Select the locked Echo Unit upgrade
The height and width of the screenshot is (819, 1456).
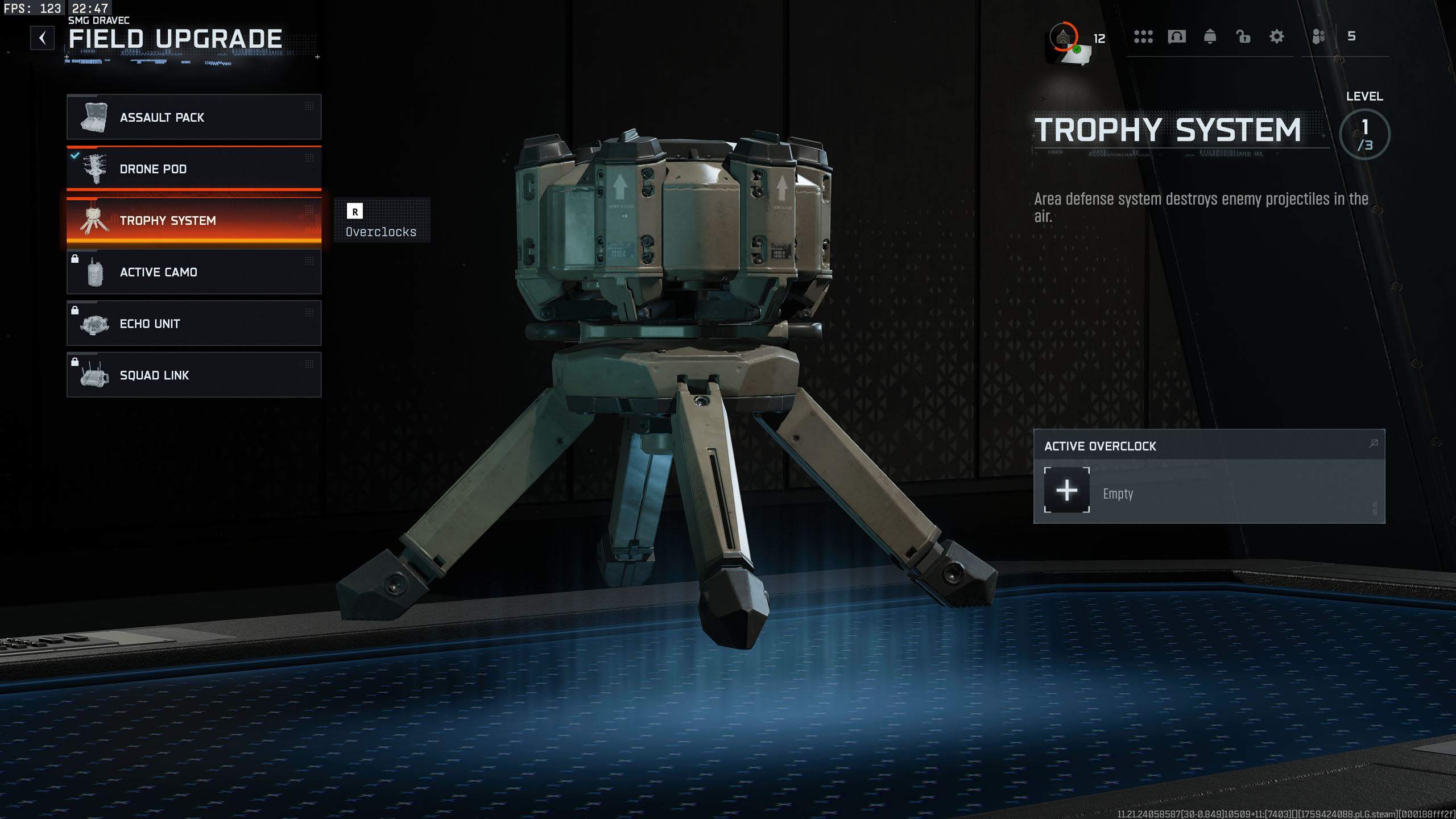click(194, 324)
